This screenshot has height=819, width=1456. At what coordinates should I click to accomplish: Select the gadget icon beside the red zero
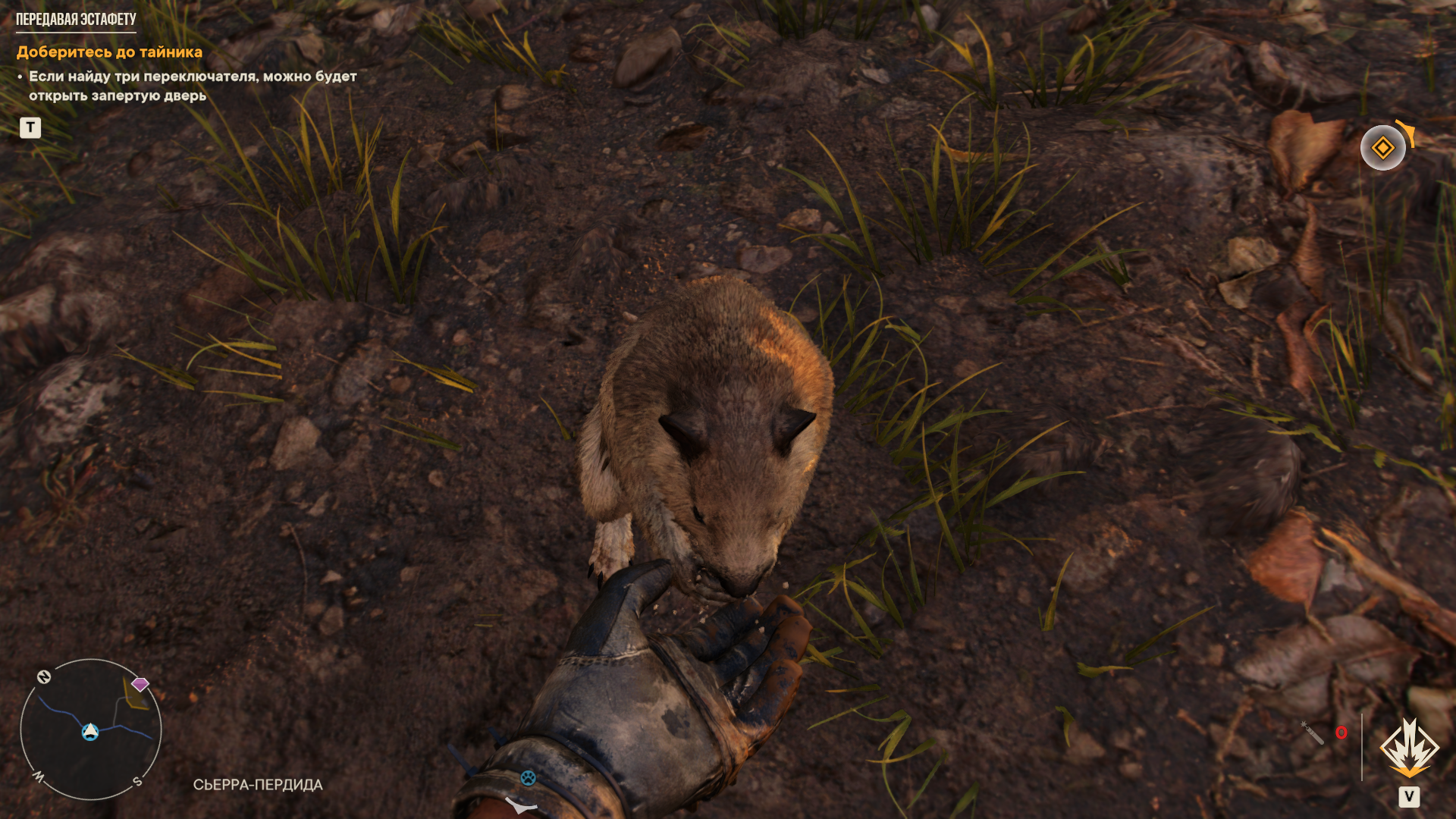(x=1313, y=733)
